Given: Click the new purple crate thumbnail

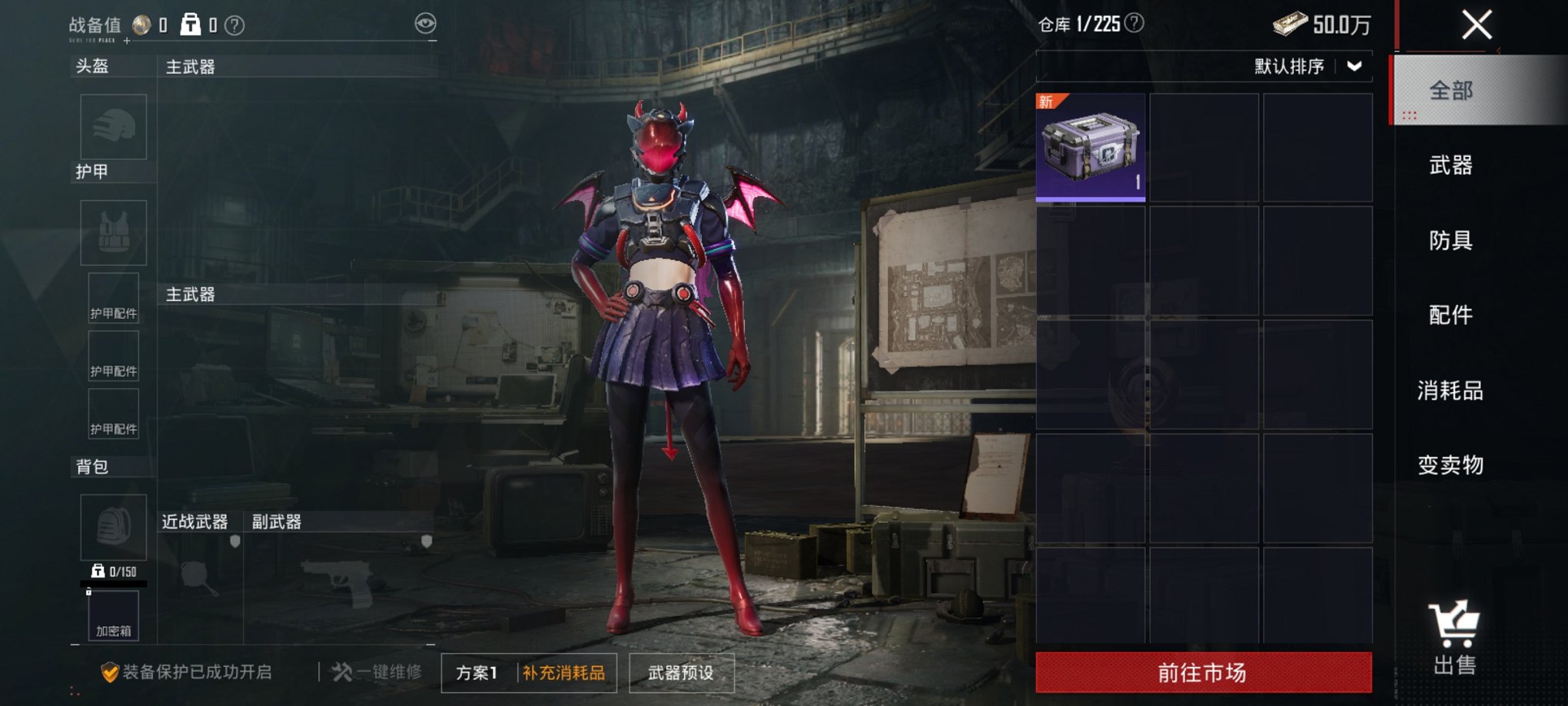Looking at the screenshot, I should (x=1089, y=148).
